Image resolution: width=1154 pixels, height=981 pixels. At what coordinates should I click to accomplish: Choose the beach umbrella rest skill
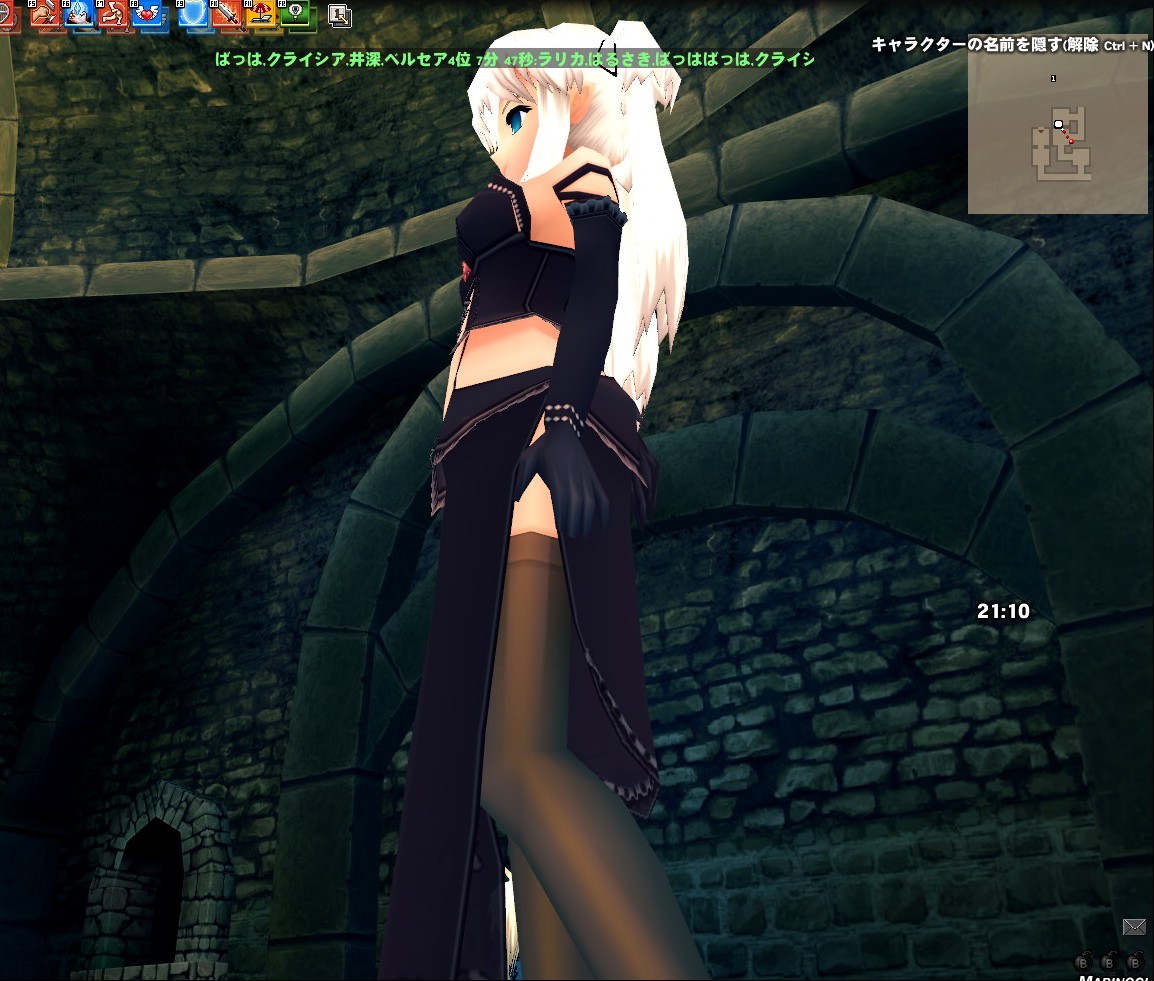click(x=260, y=14)
